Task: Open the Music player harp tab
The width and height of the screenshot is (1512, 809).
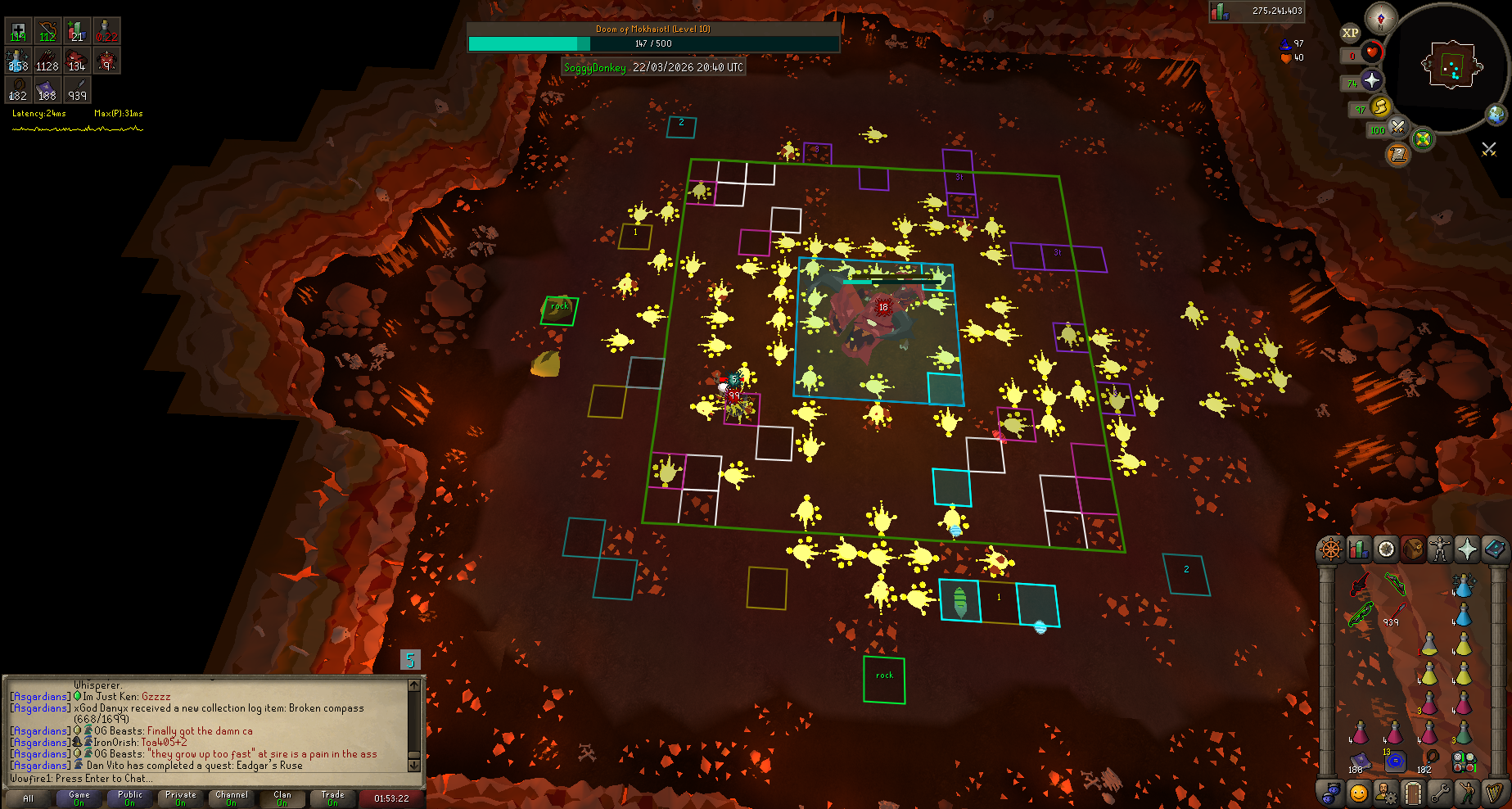Action: [x=1495, y=793]
